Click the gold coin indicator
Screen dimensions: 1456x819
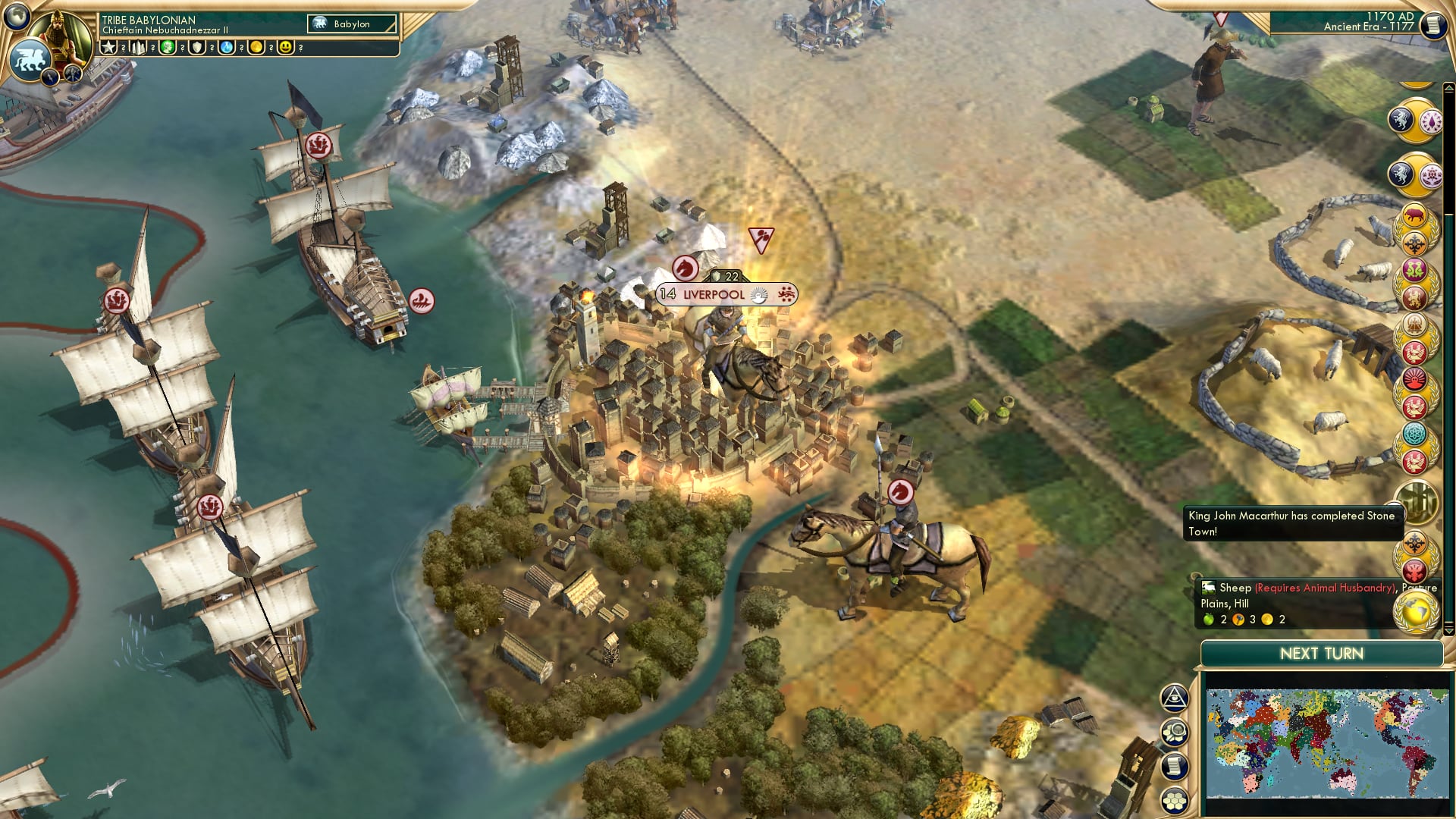(x=256, y=47)
